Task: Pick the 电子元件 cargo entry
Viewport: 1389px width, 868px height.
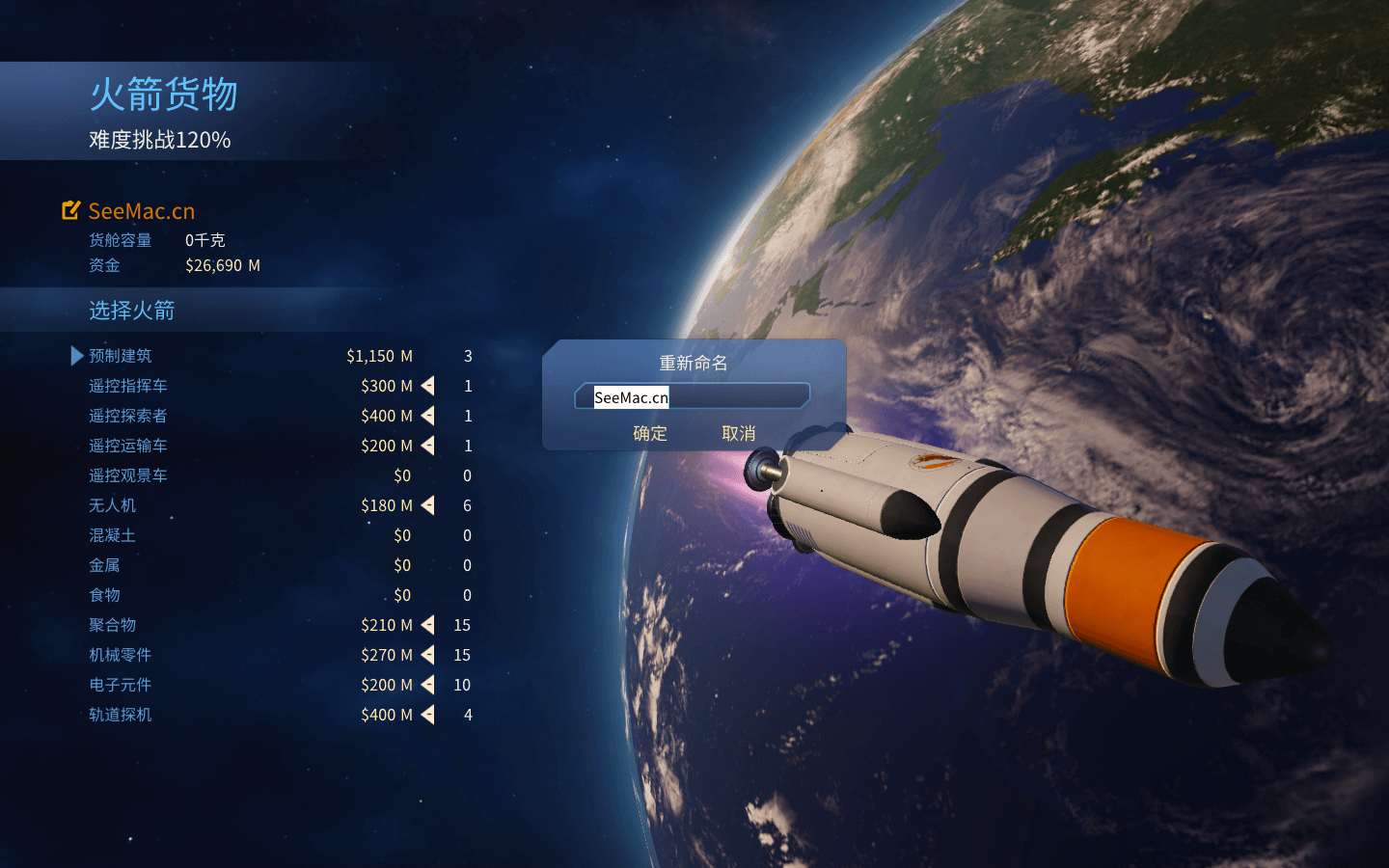Action: point(121,685)
